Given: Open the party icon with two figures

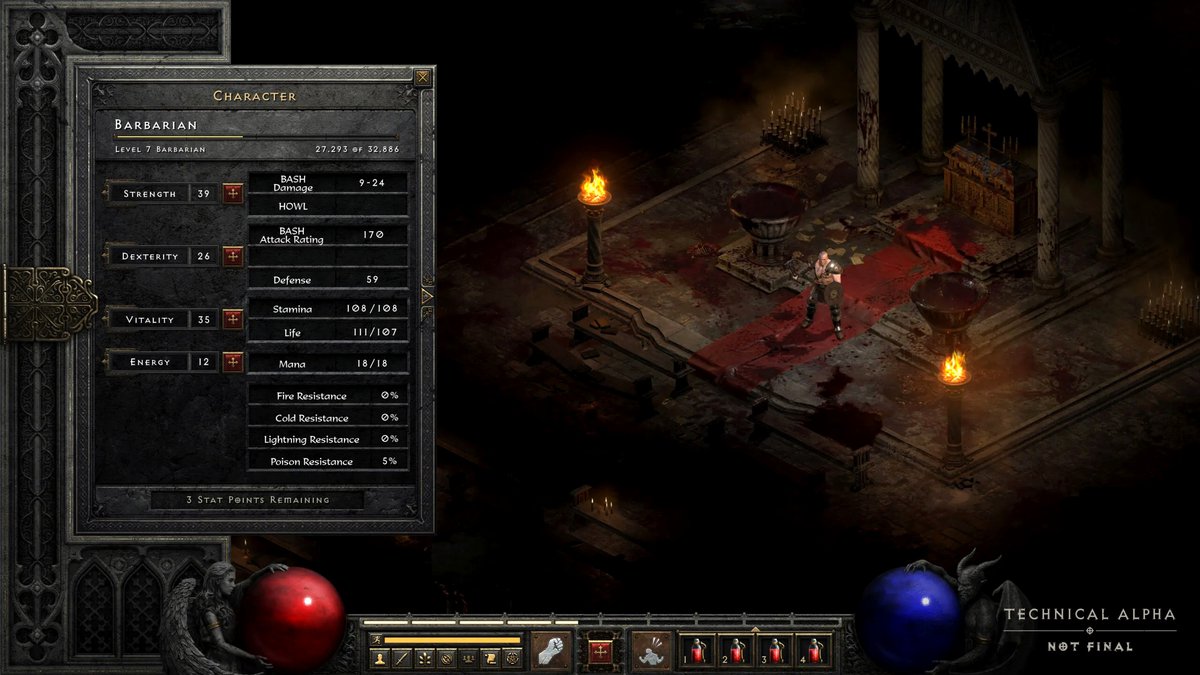Looking at the screenshot, I should (468, 658).
